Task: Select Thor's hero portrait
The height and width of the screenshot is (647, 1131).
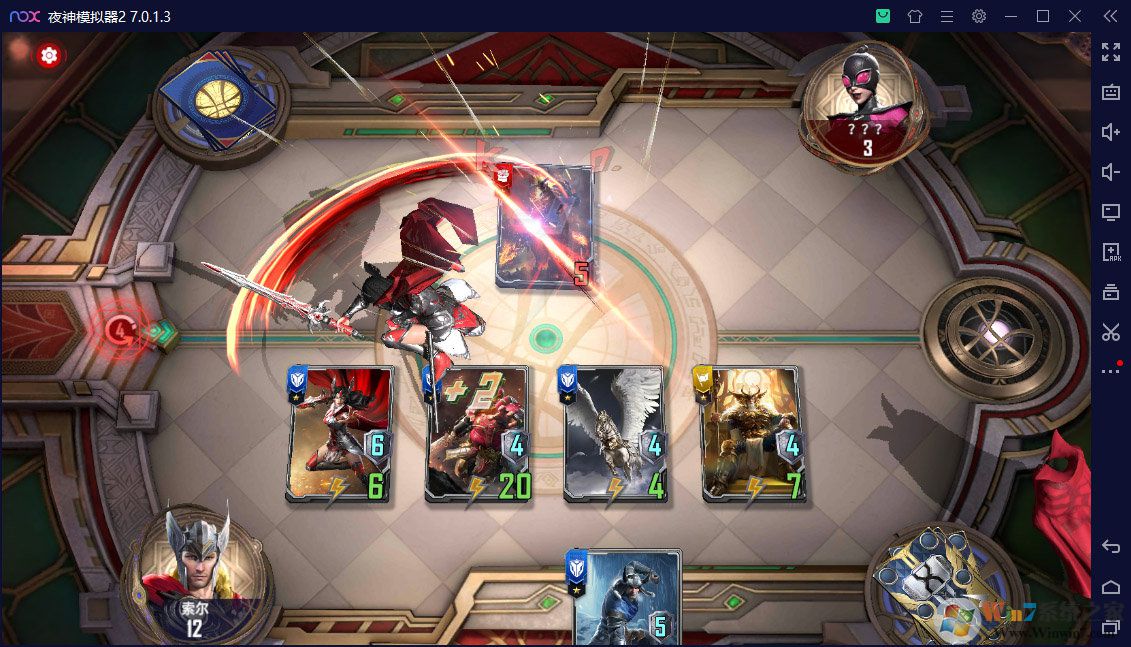Action: point(188,565)
